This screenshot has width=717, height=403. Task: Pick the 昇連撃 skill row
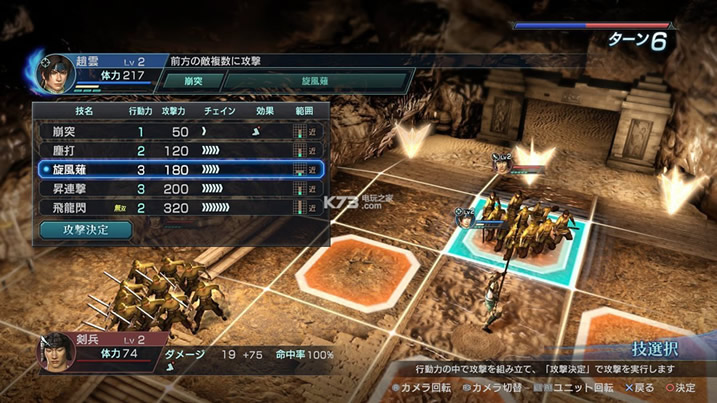(180, 189)
